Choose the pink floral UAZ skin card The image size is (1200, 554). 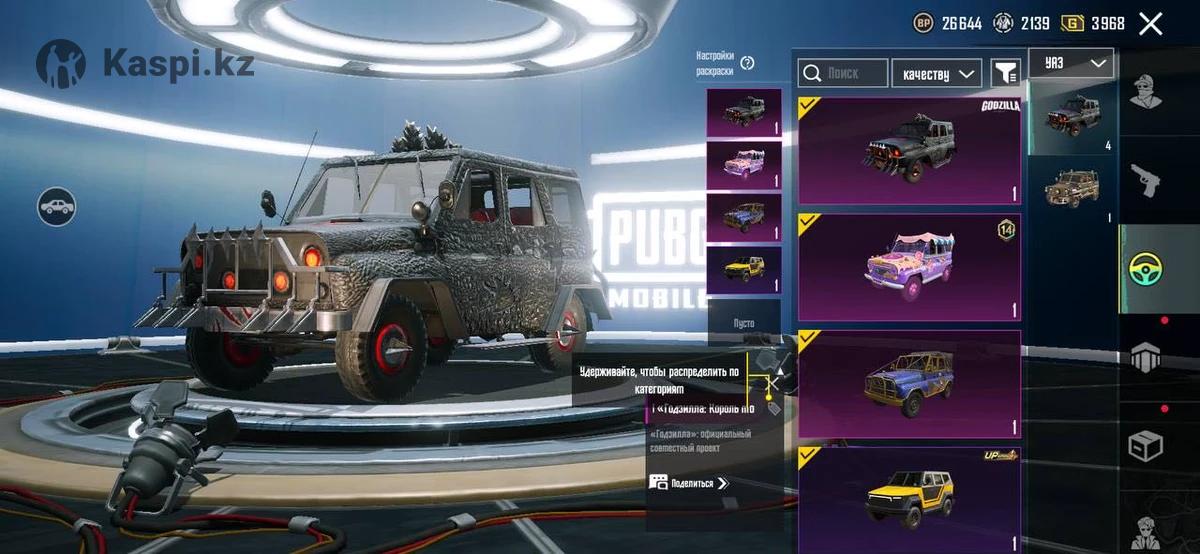click(x=909, y=267)
